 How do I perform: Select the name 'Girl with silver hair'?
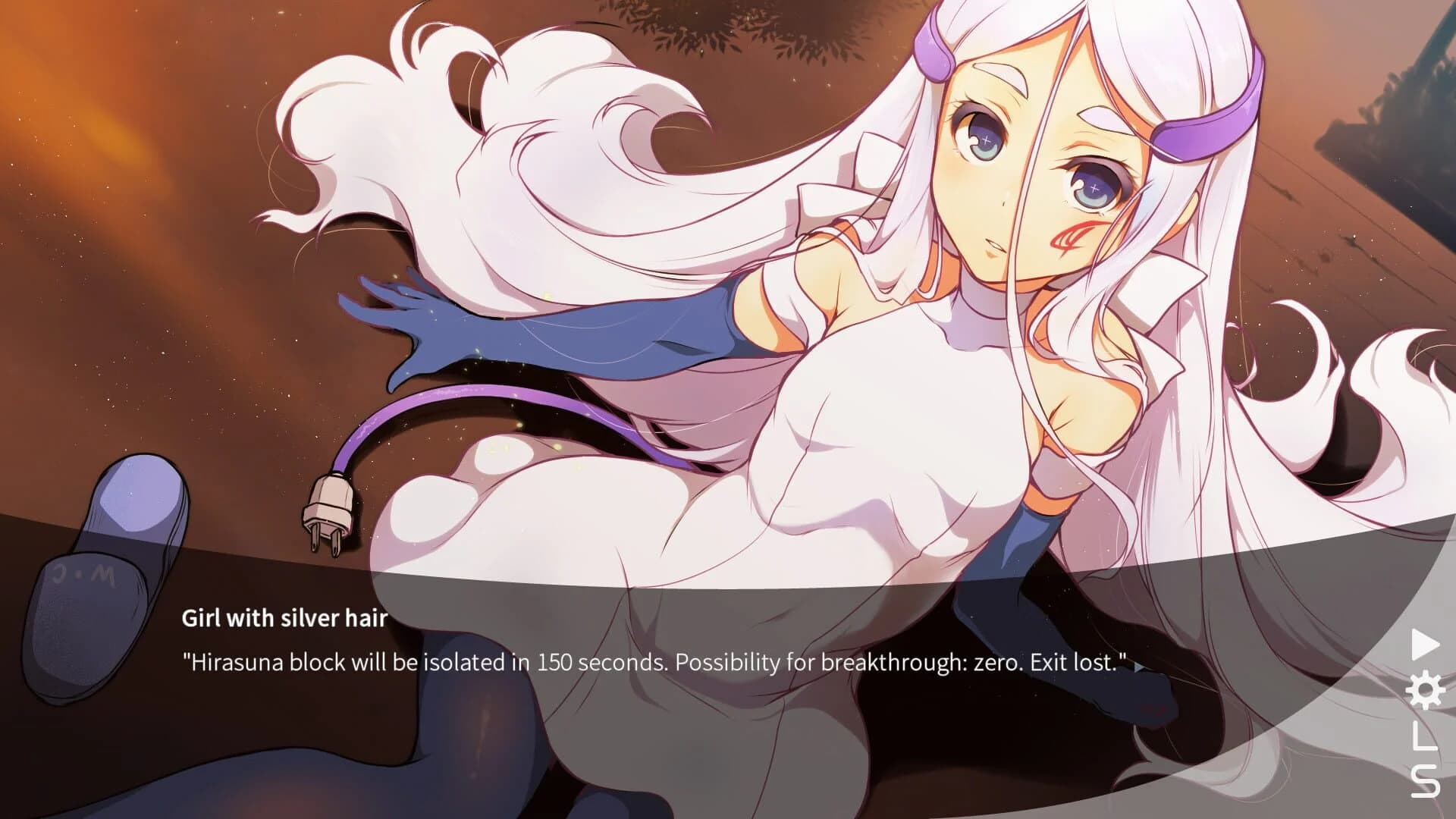click(284, 619)
